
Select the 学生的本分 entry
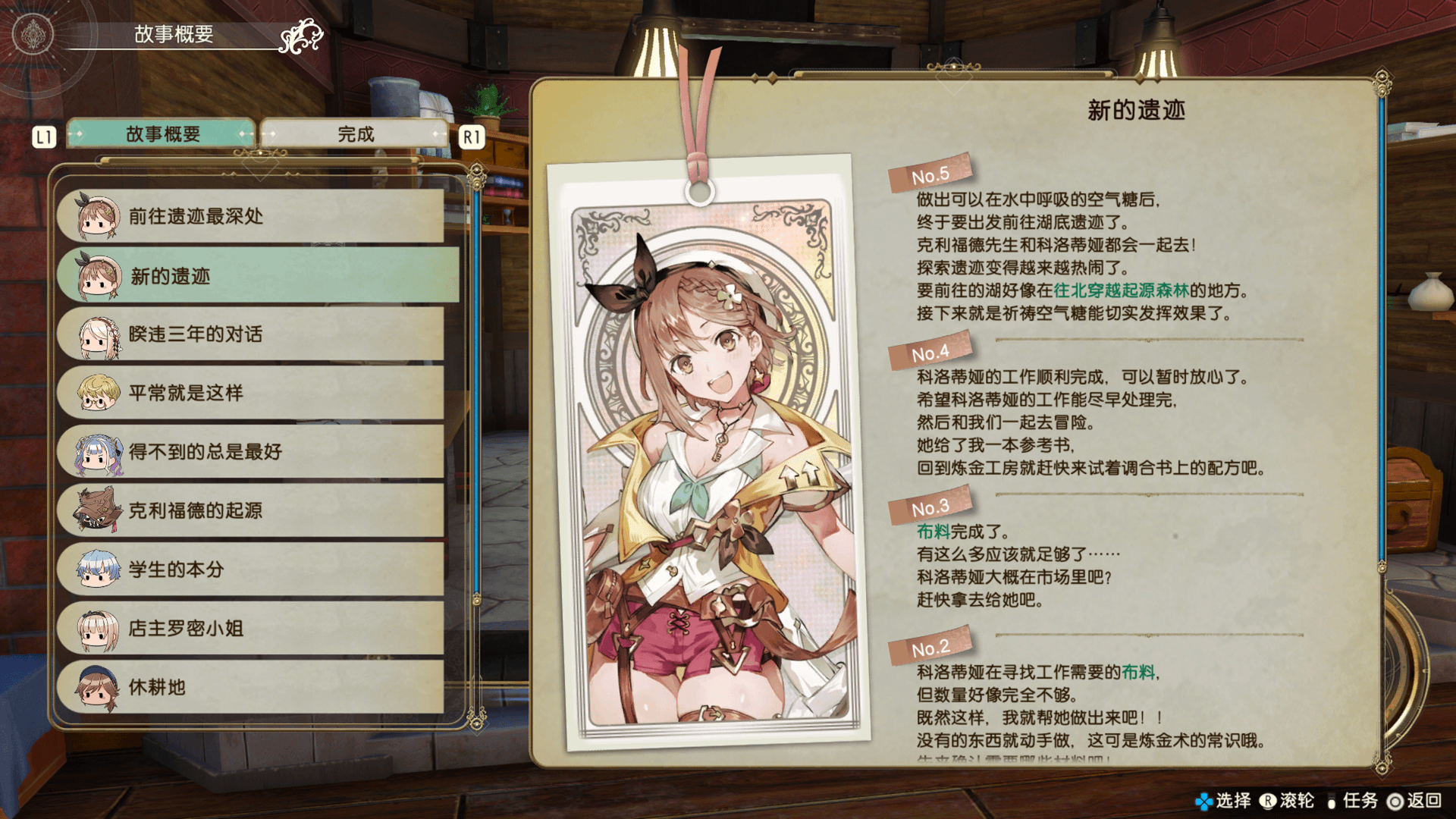[x=250, y=570]
